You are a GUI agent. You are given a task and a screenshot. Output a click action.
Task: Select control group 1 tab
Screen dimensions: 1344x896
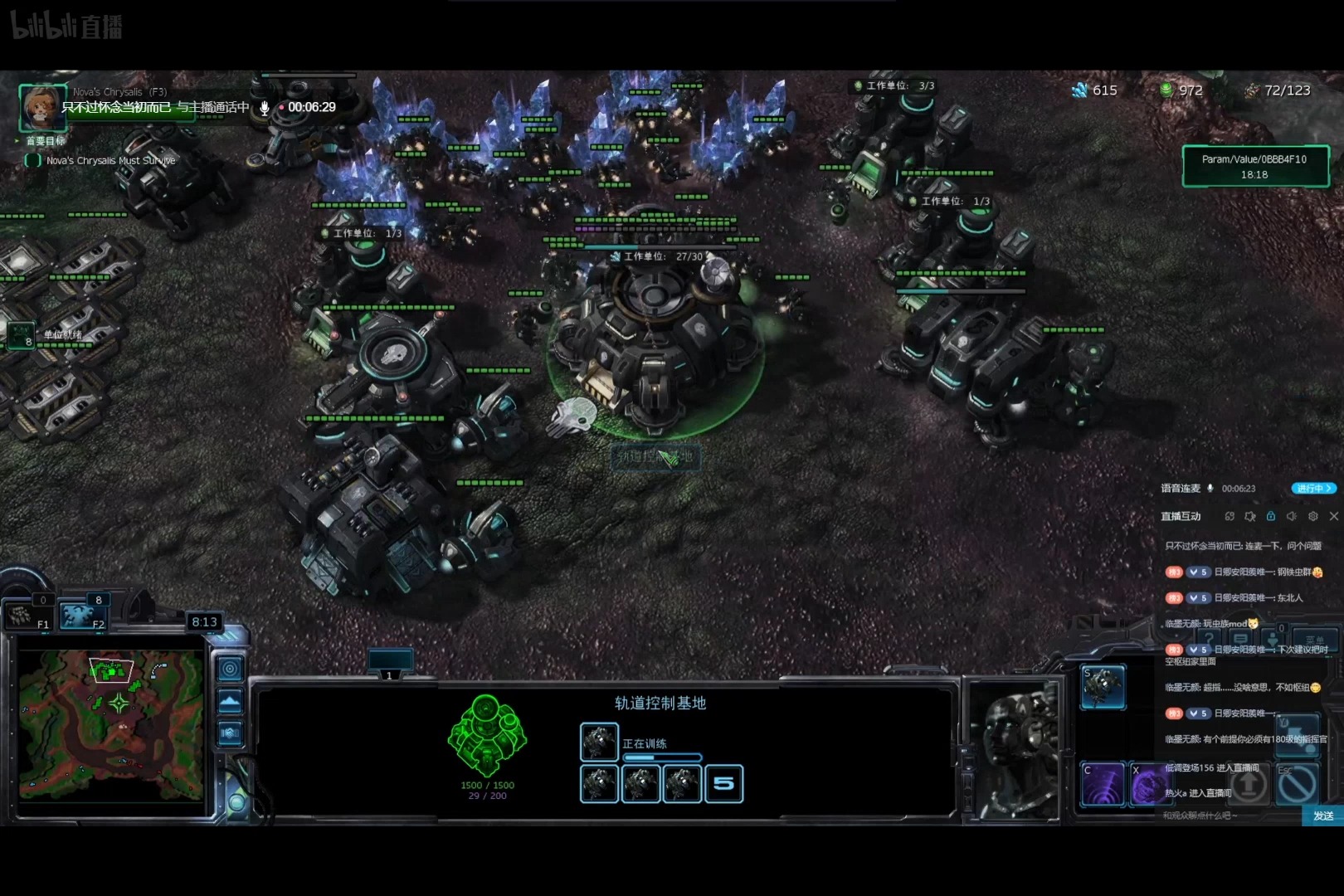click(x=390, y=663)
